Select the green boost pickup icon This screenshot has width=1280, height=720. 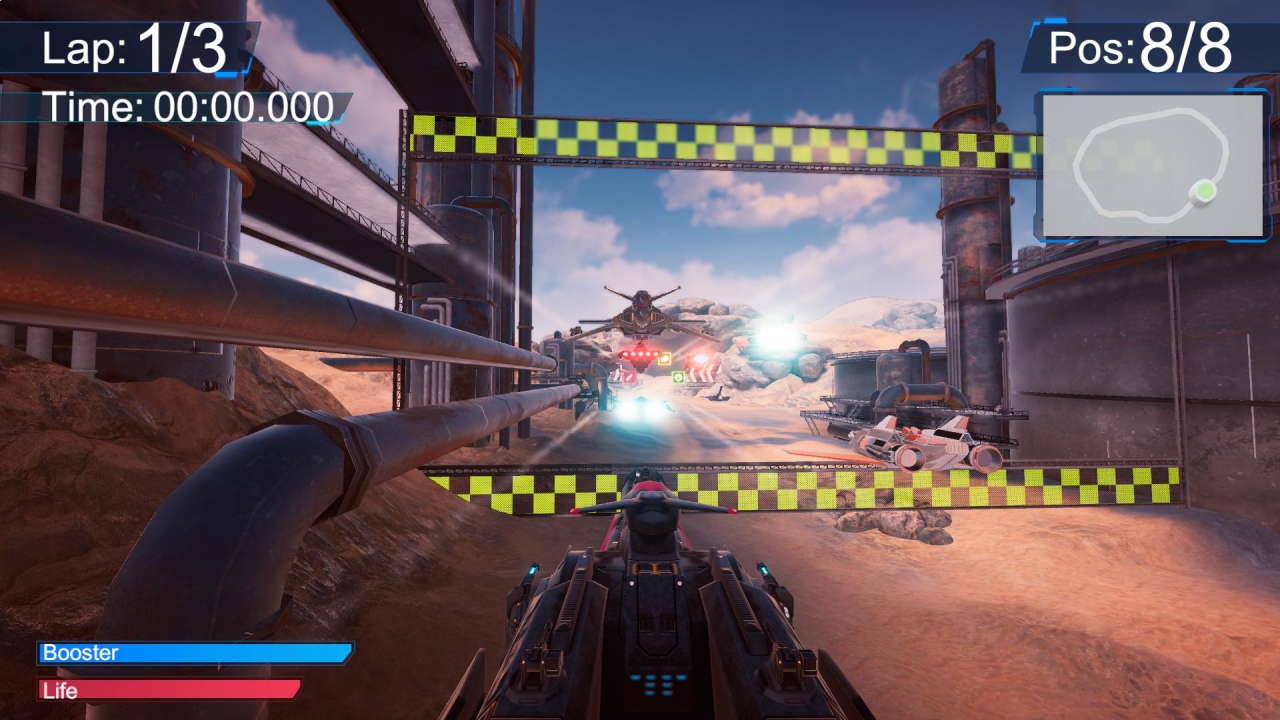pos(678,377)
